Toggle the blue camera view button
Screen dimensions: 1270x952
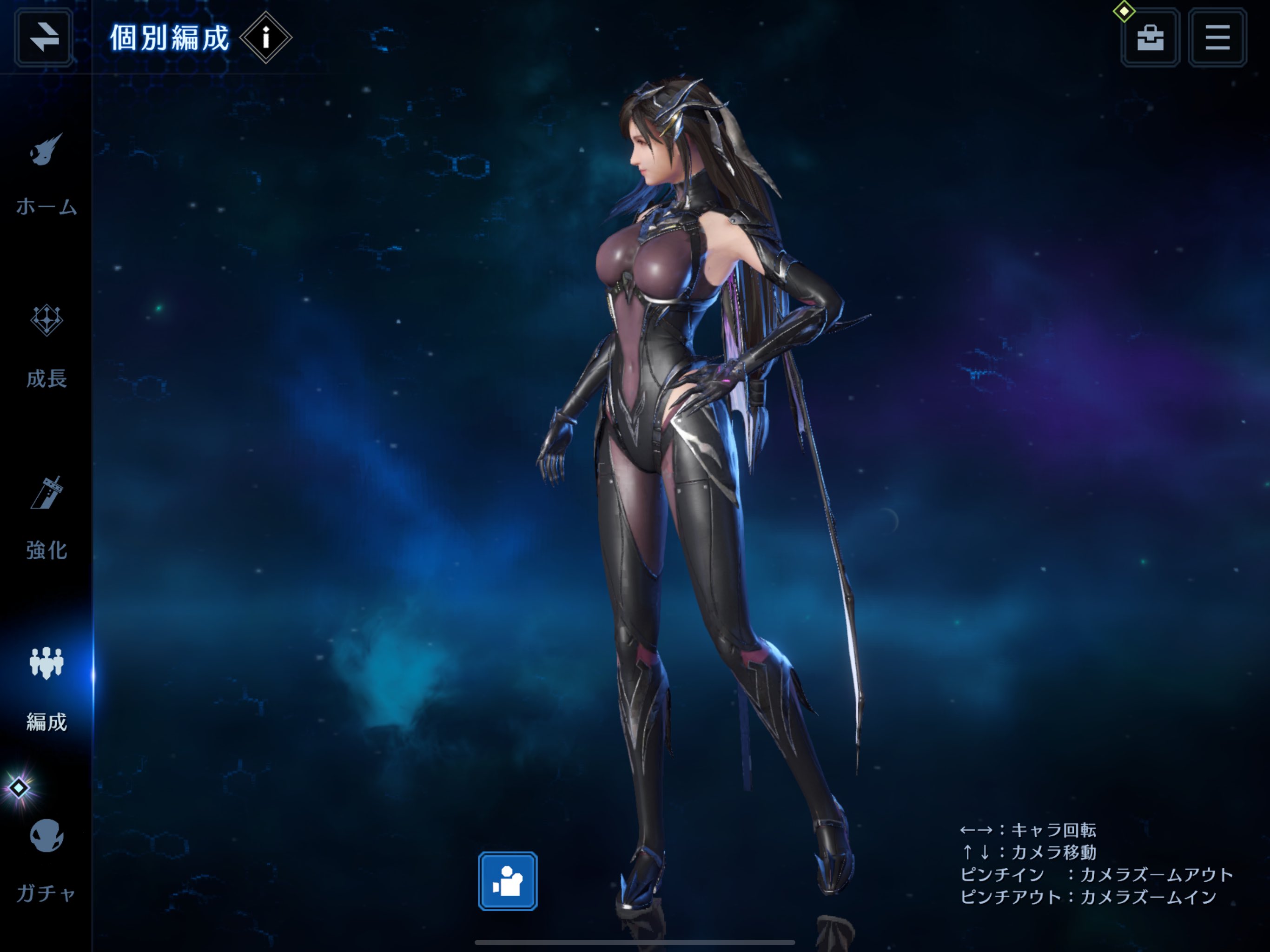(x=508, y=881)
